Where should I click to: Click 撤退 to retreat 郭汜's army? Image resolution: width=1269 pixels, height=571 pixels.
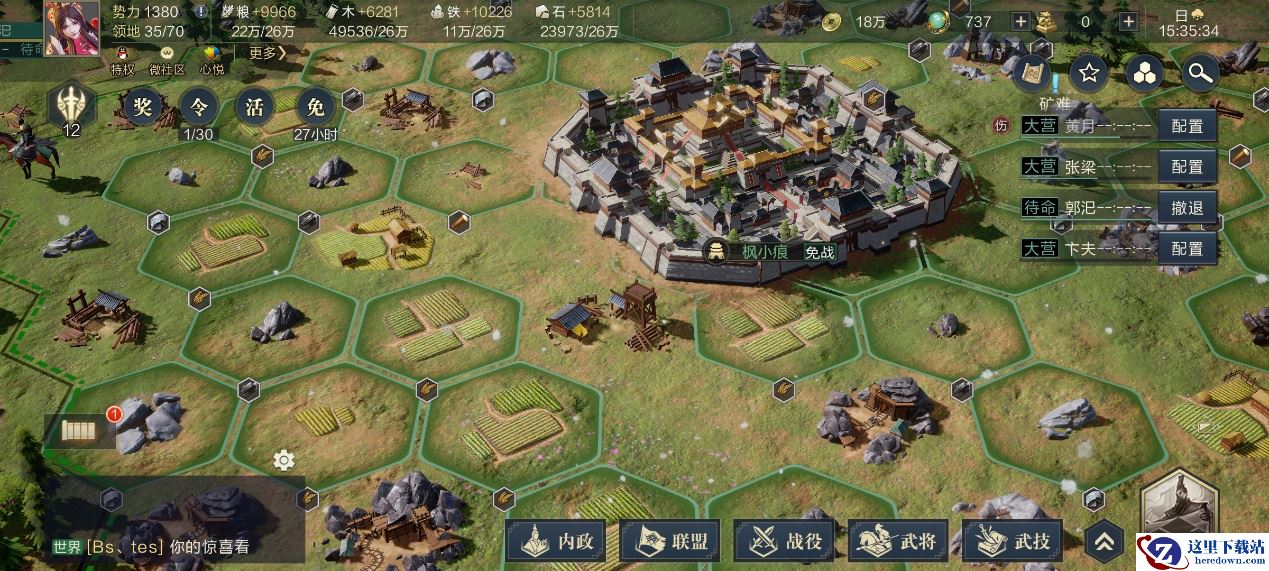(x=1187, y=208)
